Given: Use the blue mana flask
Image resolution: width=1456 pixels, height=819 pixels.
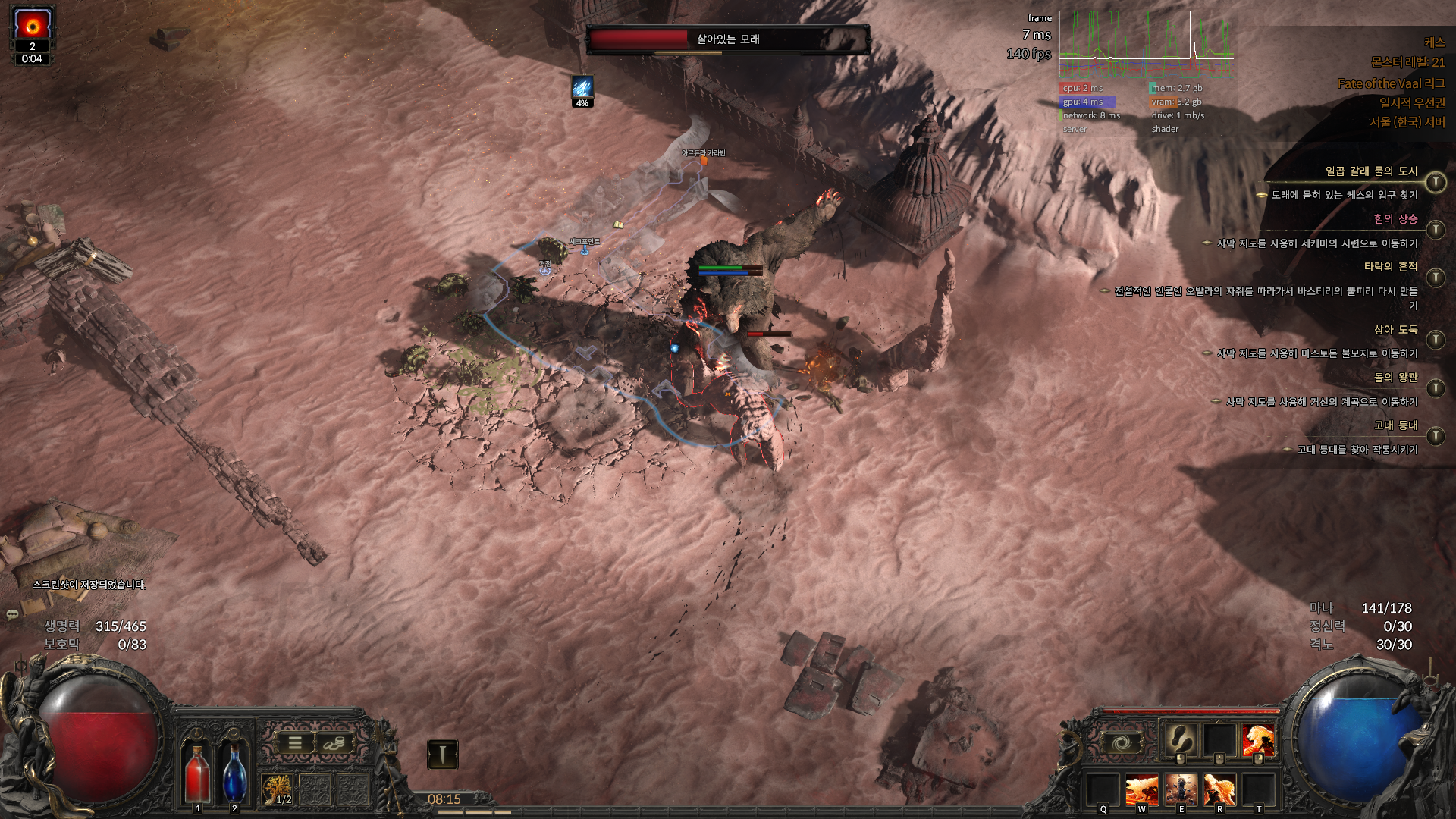Looking at the screenshot, I should point(234,772).
